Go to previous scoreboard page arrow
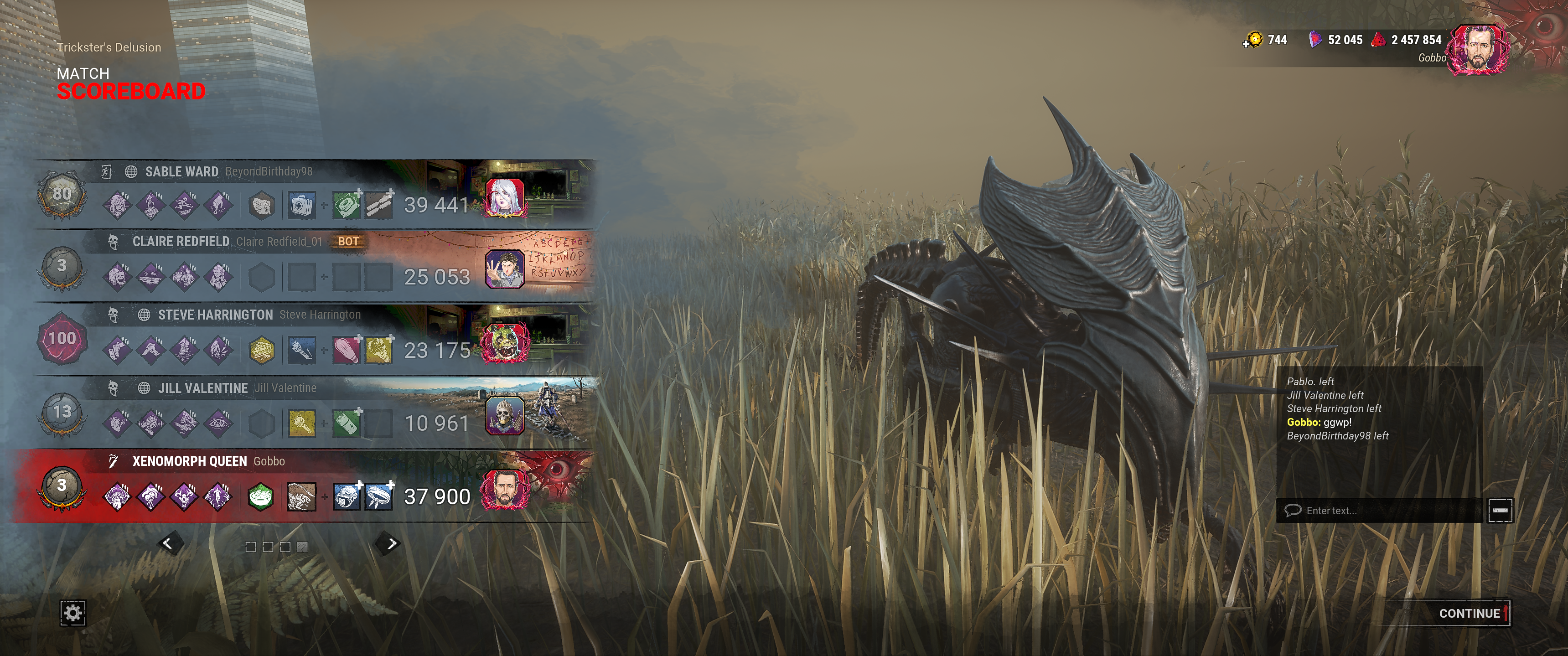Viewport: 1568px width, 656px height. (168, 543)
